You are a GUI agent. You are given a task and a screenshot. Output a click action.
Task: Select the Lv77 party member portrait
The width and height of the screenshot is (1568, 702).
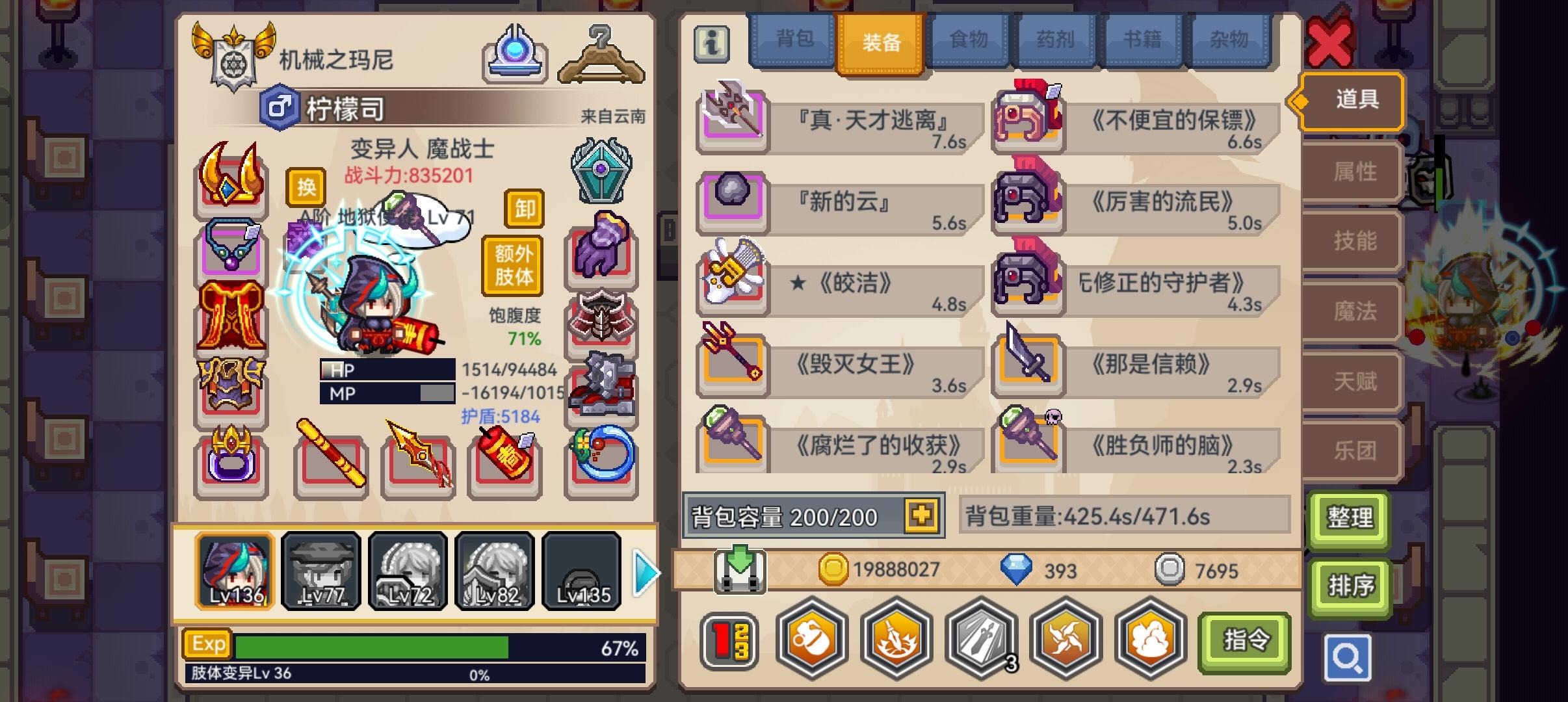click(321, 571)
